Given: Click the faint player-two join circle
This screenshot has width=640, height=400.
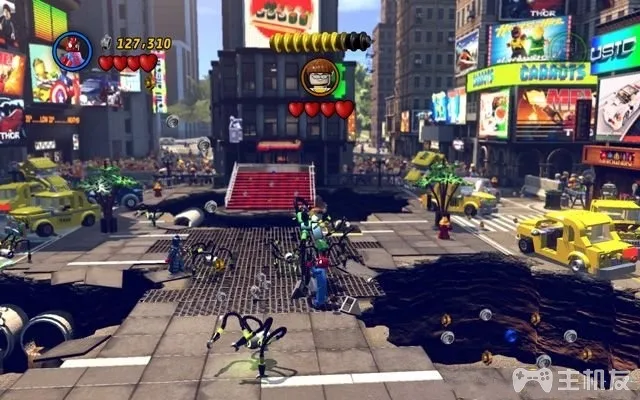Looking at the screenshot, I should coord(569,46).
